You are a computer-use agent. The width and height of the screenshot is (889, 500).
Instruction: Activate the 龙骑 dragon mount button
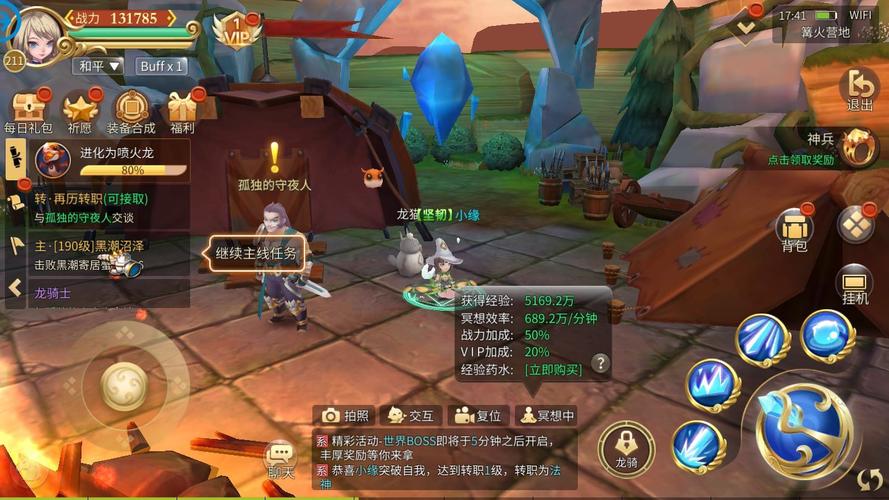(x=626, y=447)
